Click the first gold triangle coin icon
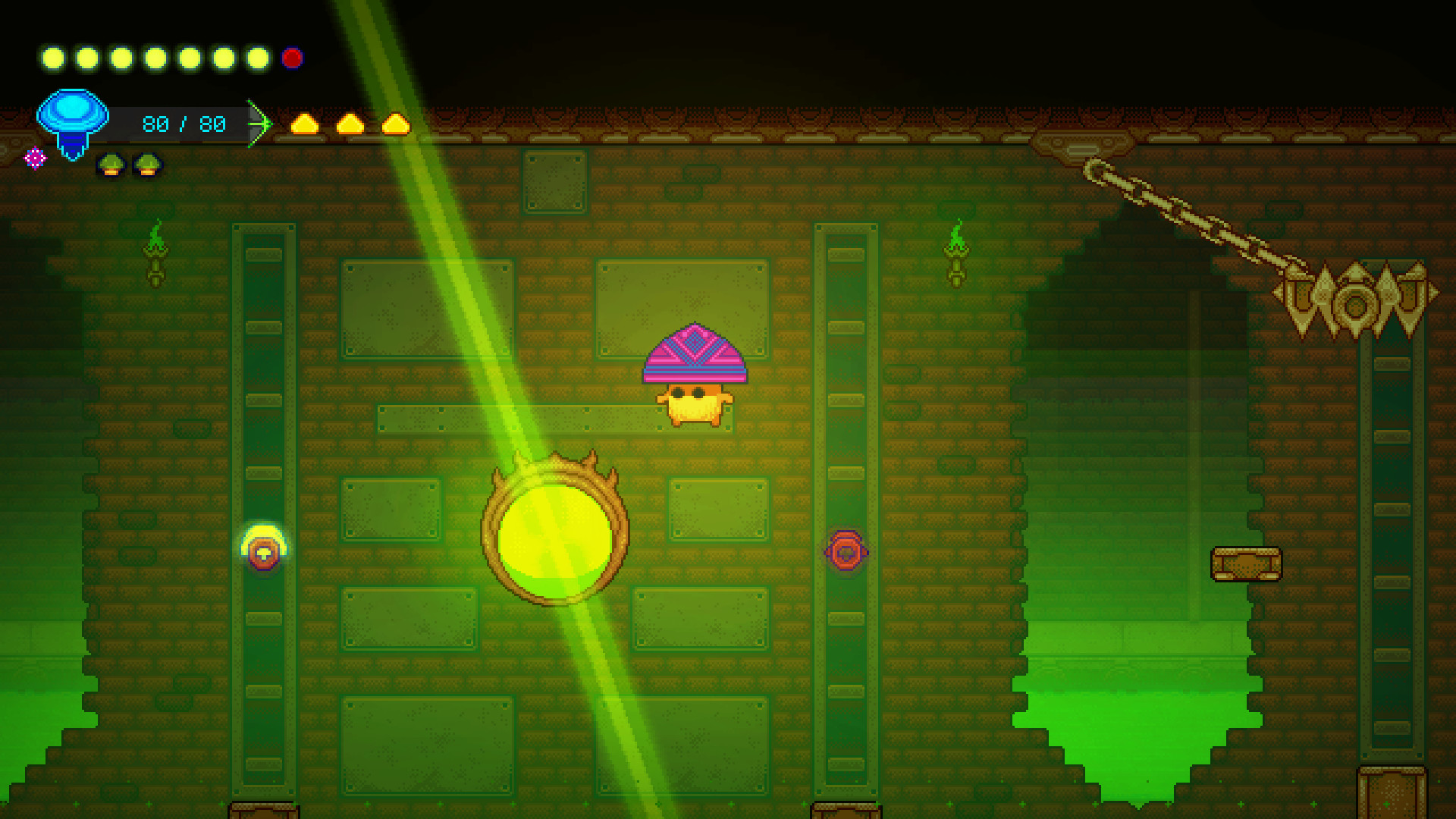1456x819 pixels. (305, 125)
